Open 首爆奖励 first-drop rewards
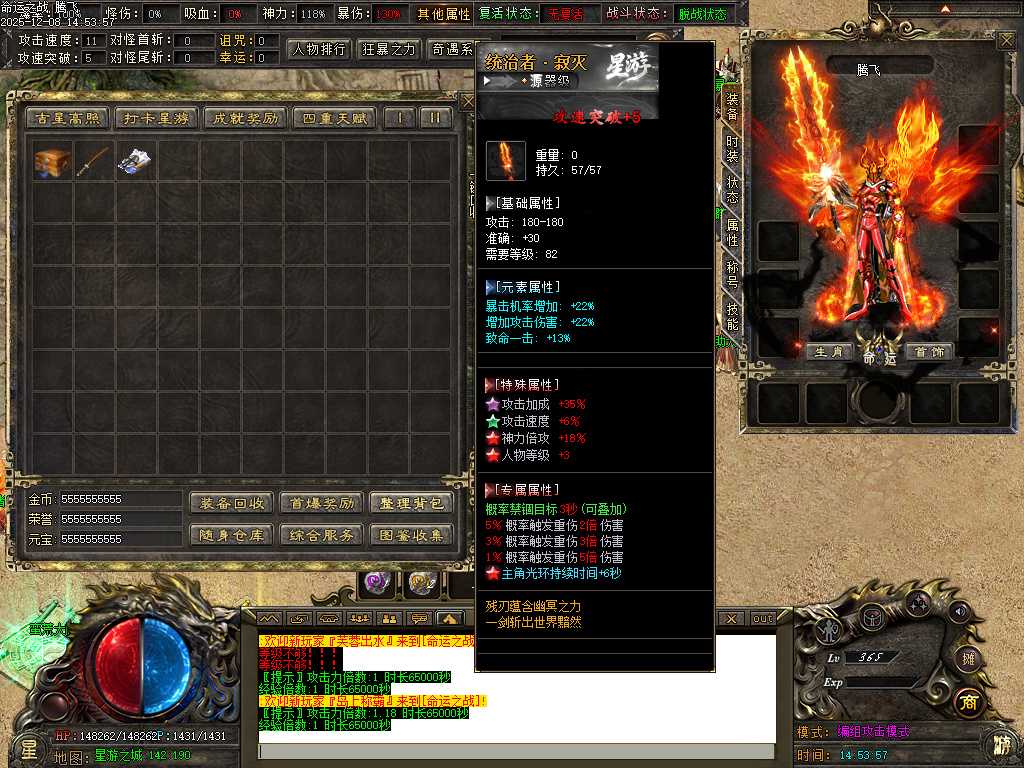The image size is (1024, 768). [320, 503]
